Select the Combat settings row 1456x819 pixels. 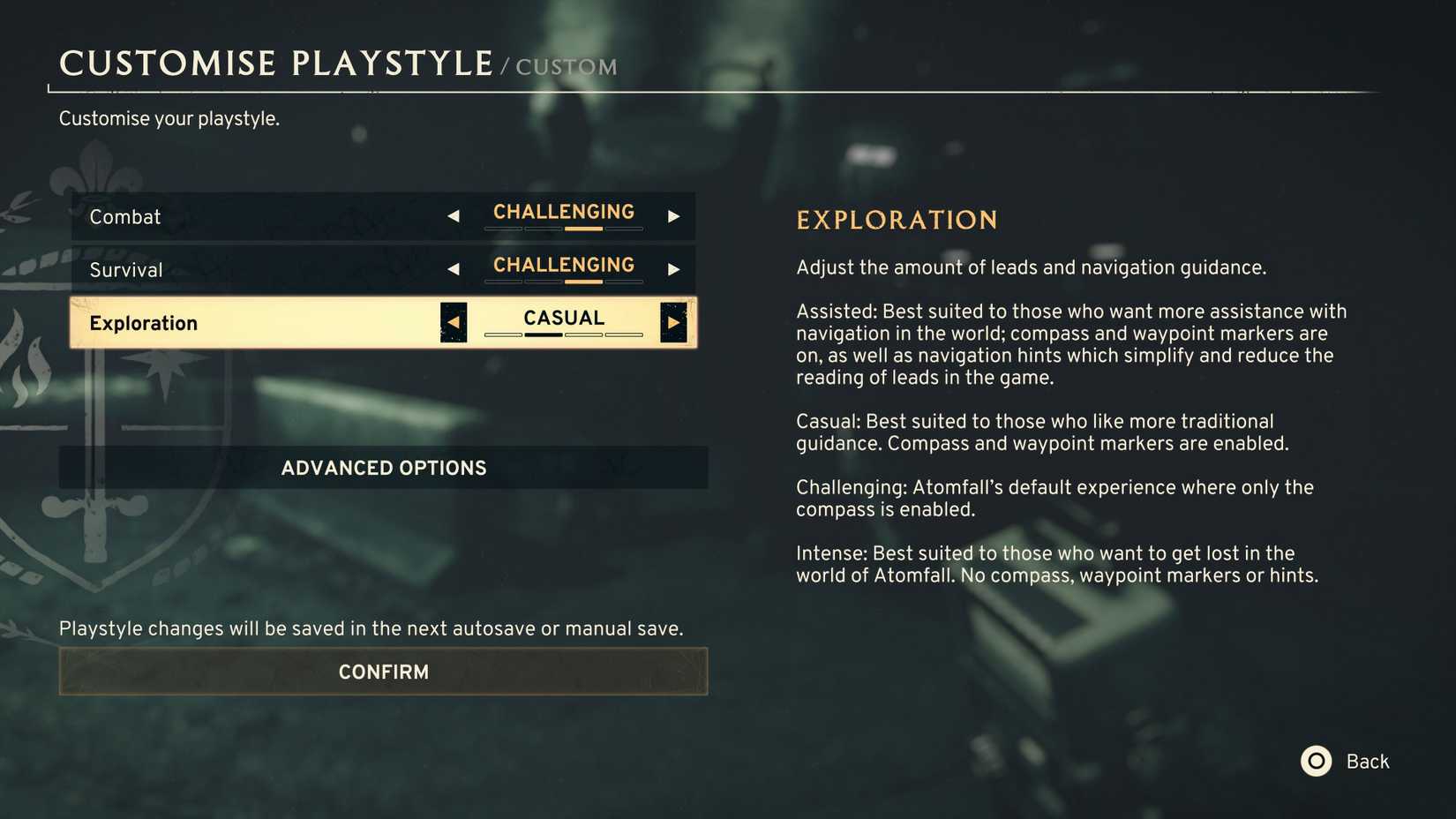(x=265, y=216)
